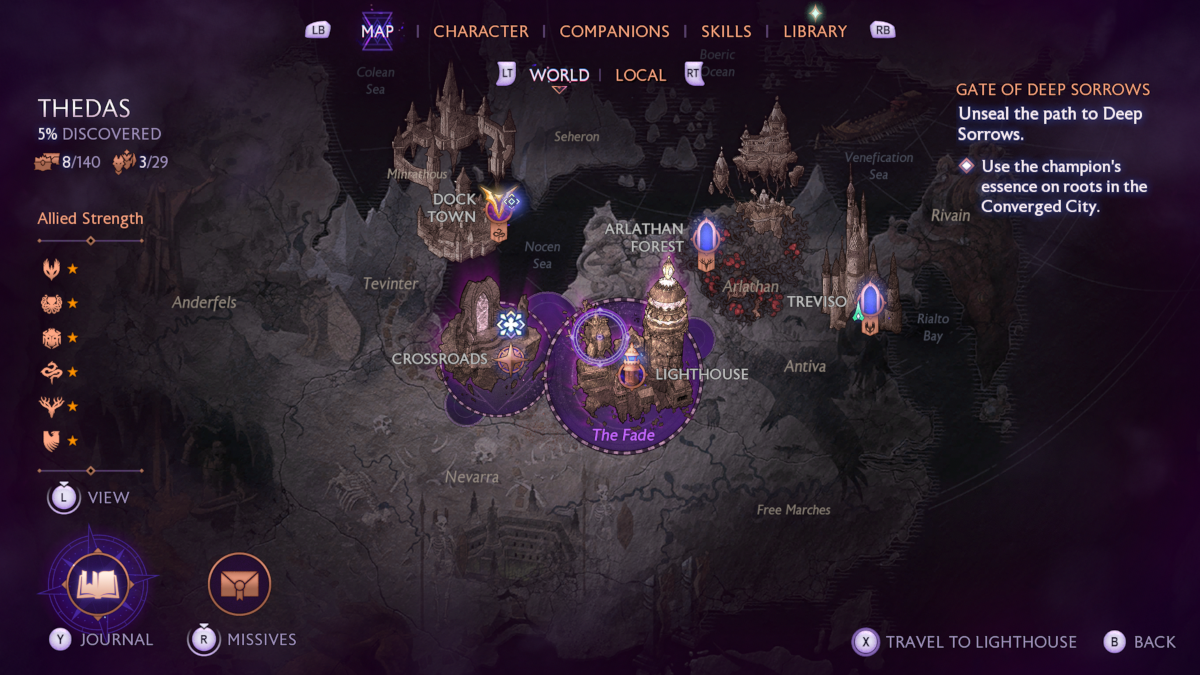Click the Crossroads location on the map
The width and height of the screenshot is (1200, 675).
point(511,358)
